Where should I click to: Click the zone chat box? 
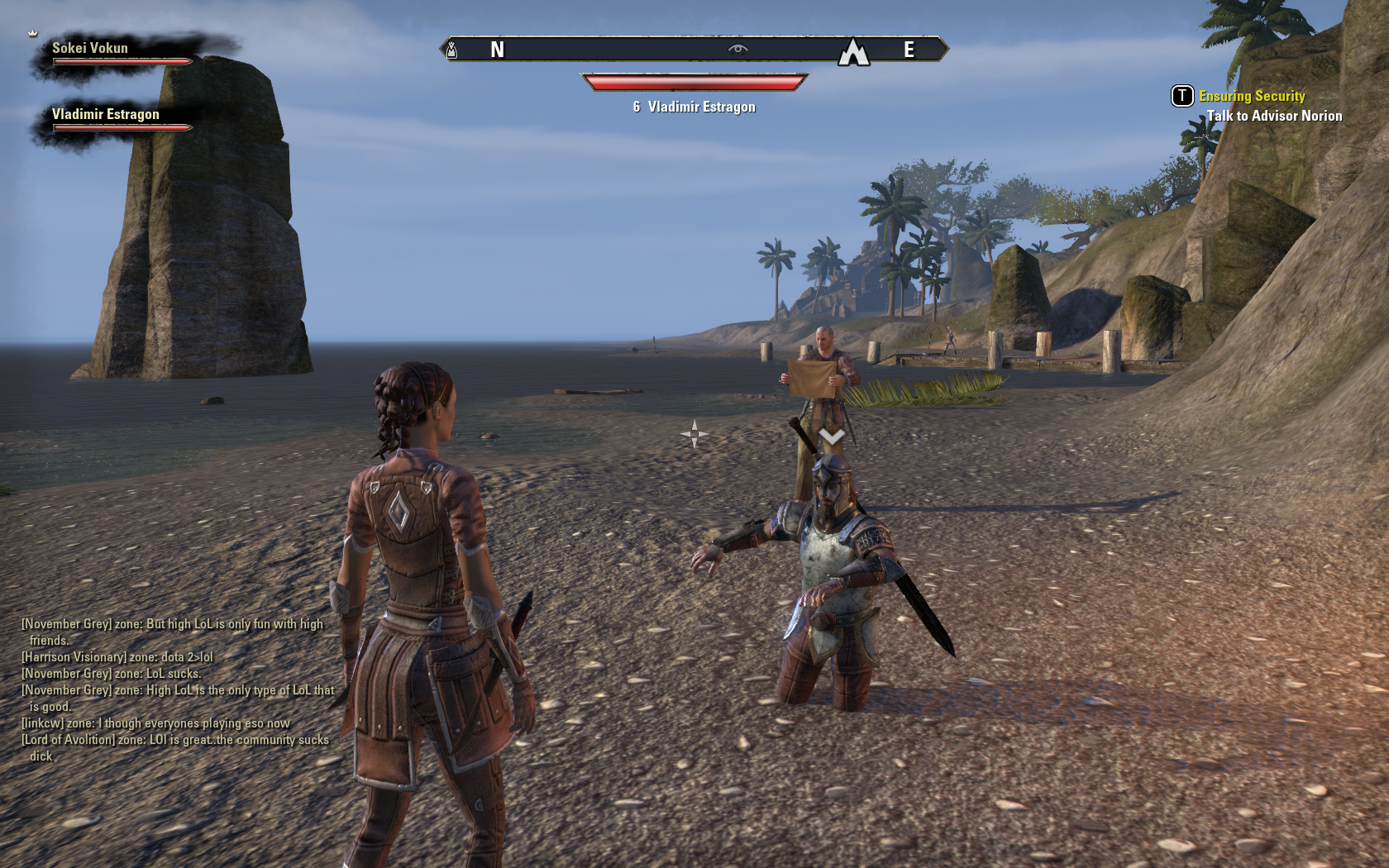coord(176,689)
